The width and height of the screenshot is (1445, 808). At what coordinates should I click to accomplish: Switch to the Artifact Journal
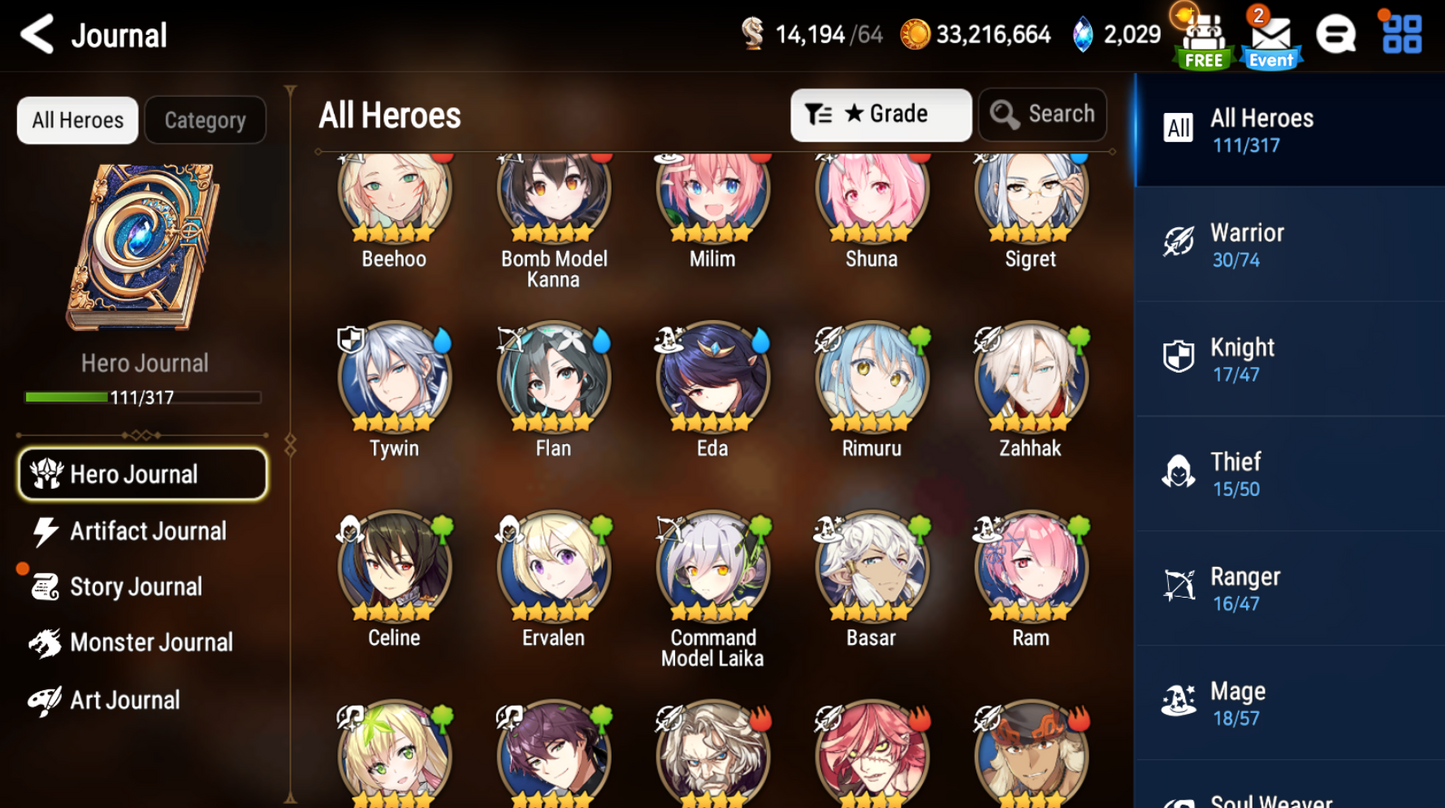[147, 531]
